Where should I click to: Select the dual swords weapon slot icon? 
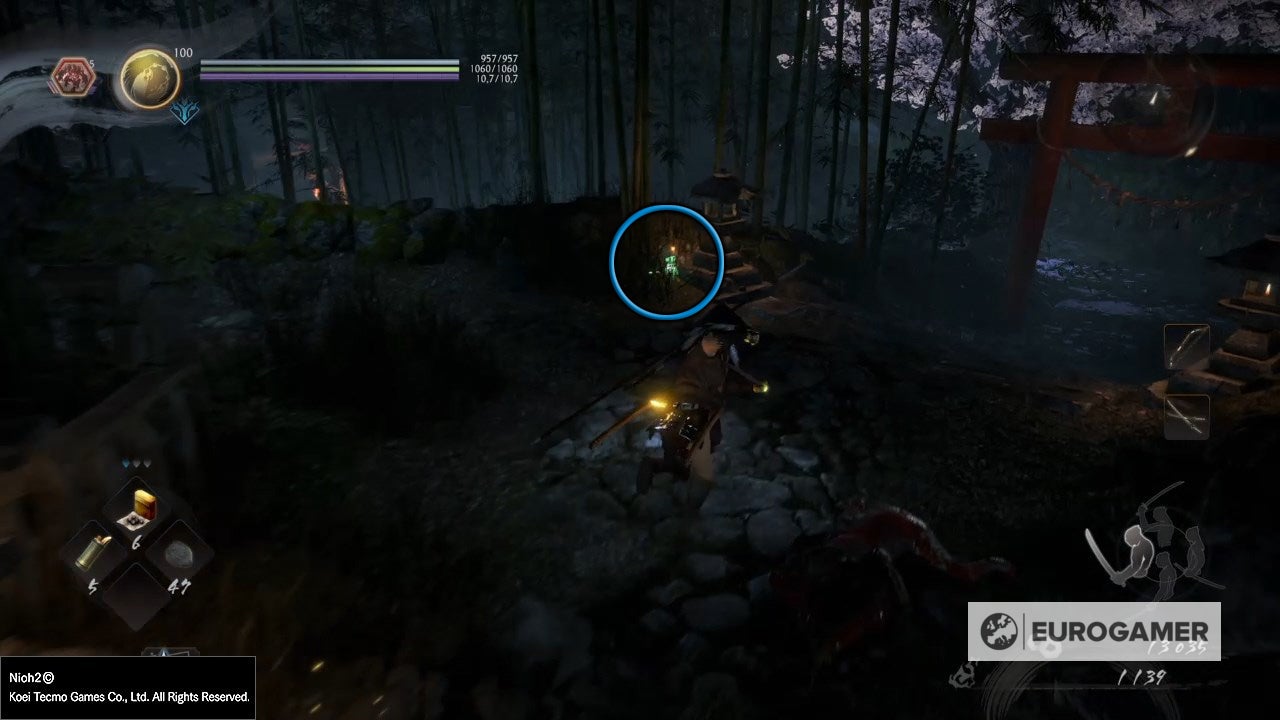point(1186,417)
